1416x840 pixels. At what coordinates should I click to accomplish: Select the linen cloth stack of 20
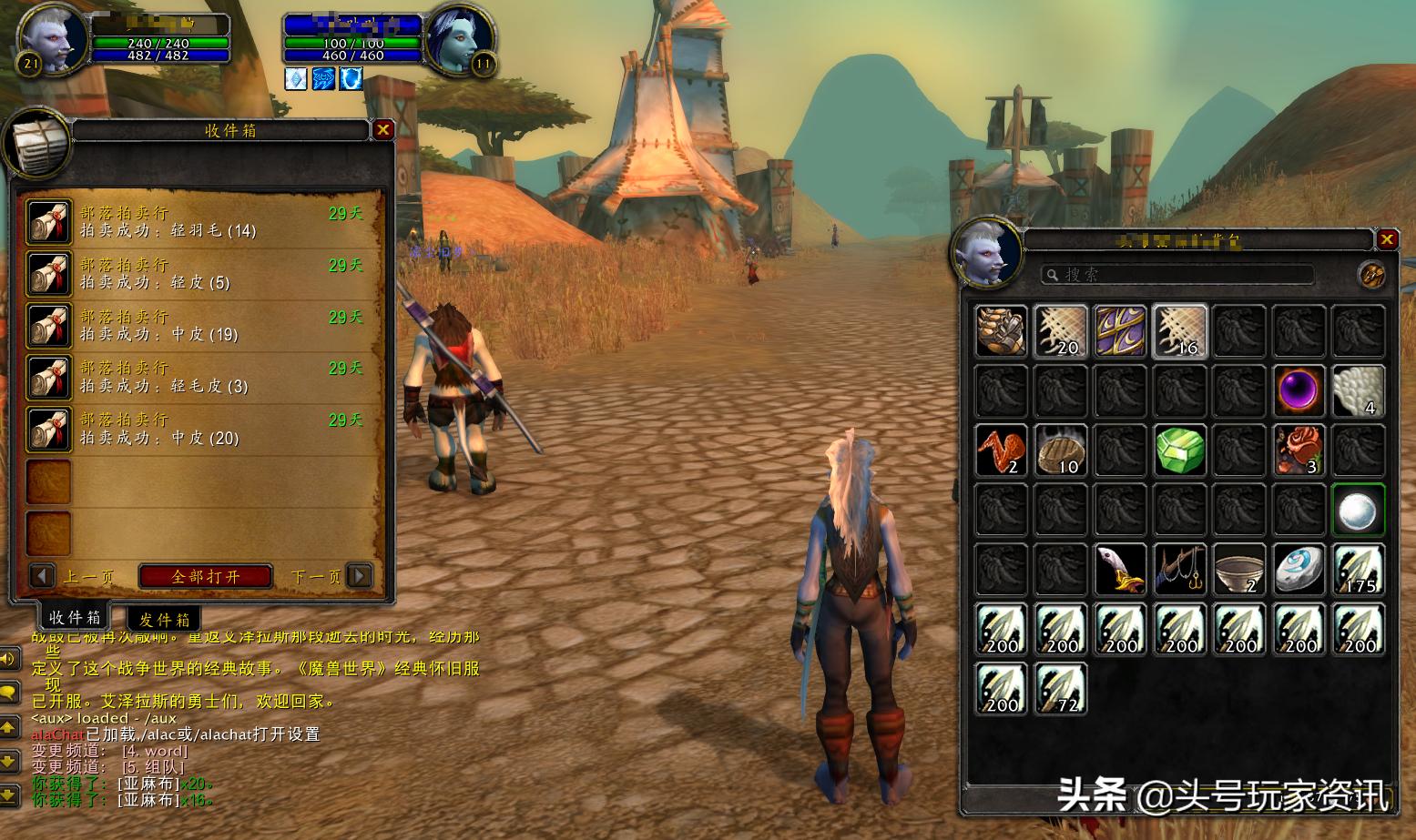1061,330
